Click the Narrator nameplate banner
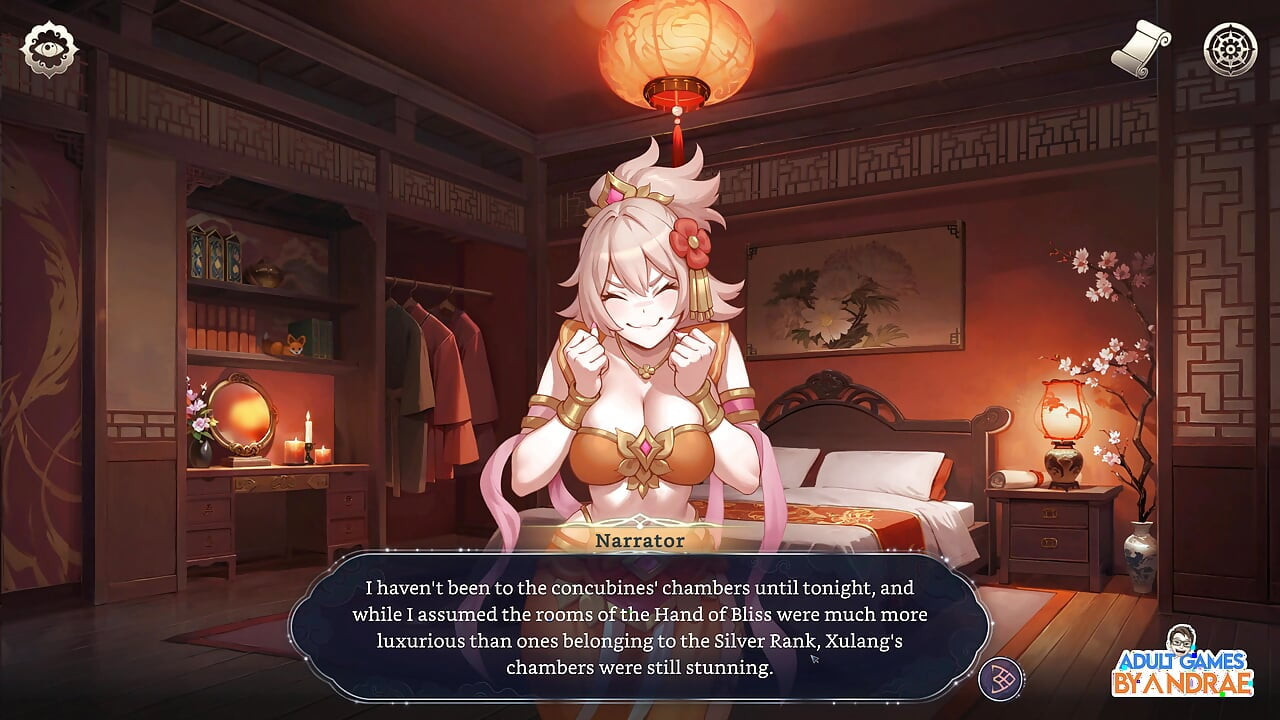 tap(637, 540)
